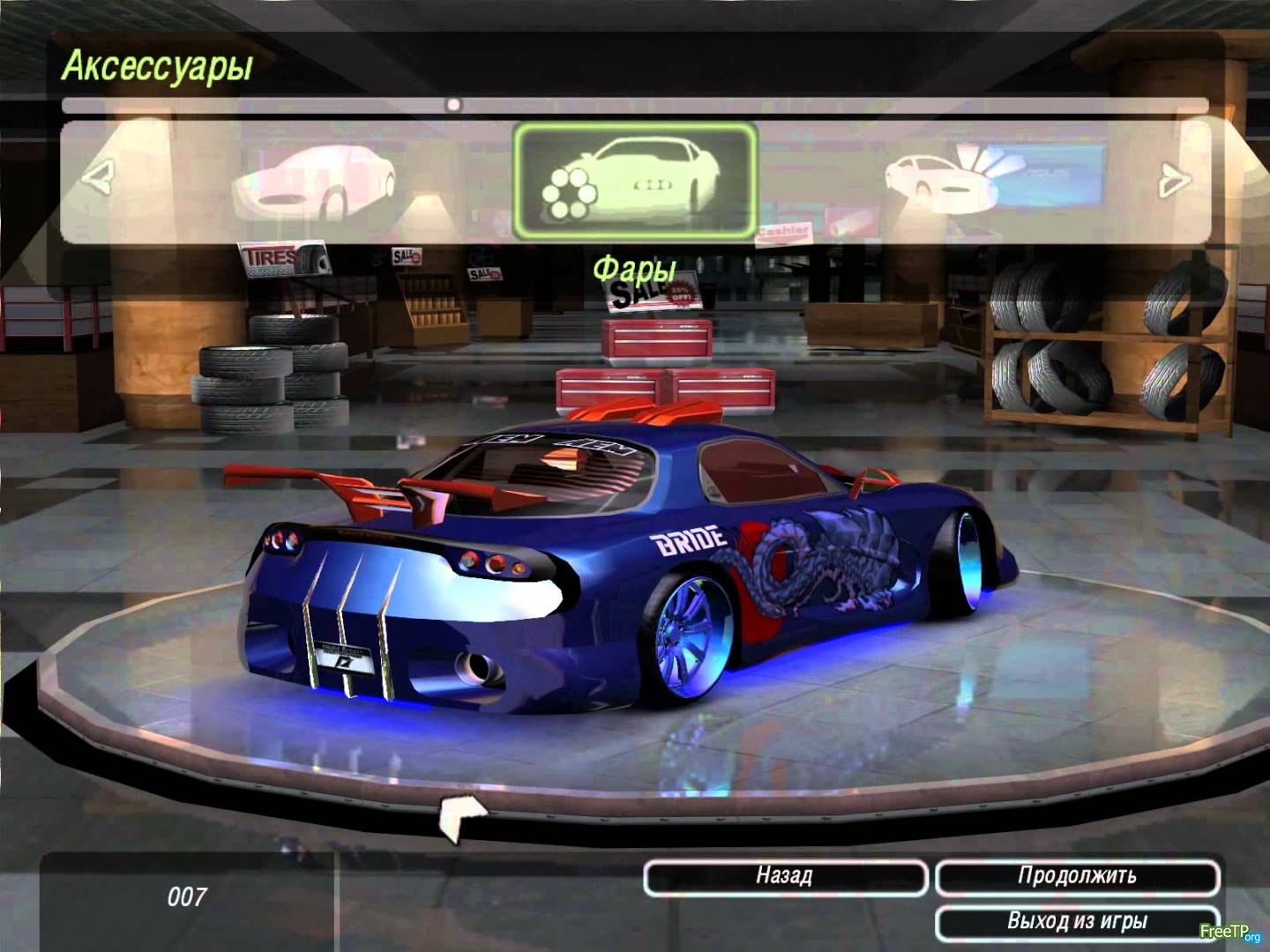Image resolution: width=1270 pixels, height=952 pixels.
Task: Click the scroll indicator knob under Аксессуары
Action: (x=453, y=105)
